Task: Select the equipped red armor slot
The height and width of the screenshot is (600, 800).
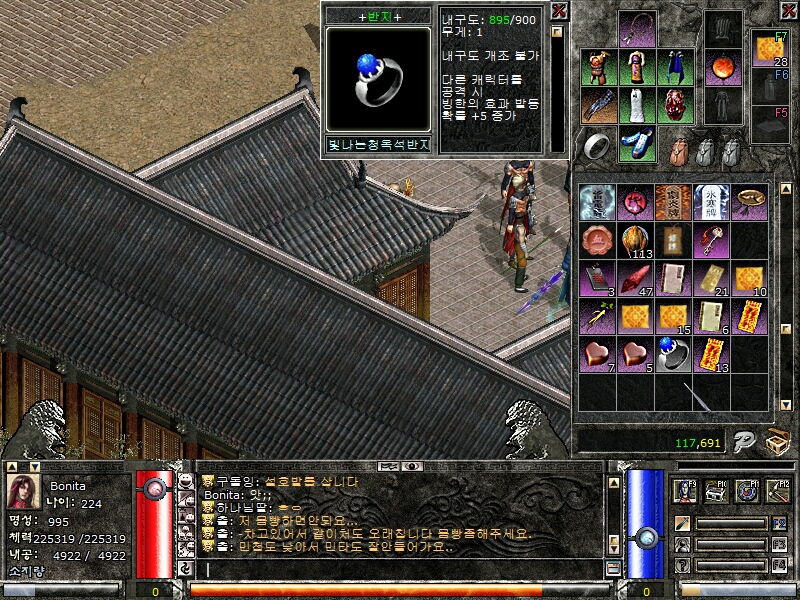Action: (598, 67)
